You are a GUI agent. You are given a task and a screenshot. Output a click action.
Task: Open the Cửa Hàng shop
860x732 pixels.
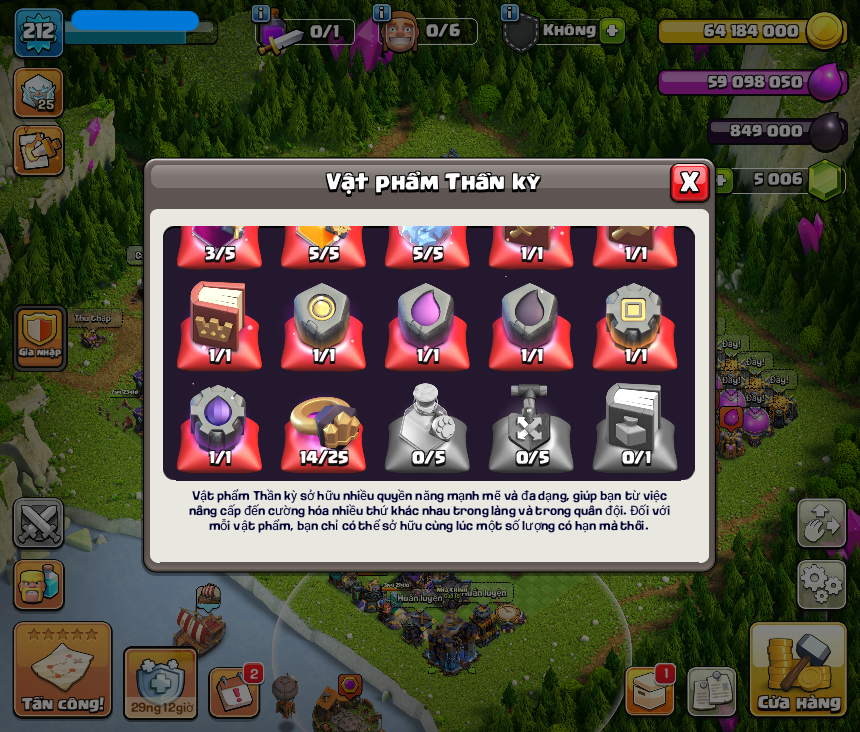coord(798,670)
